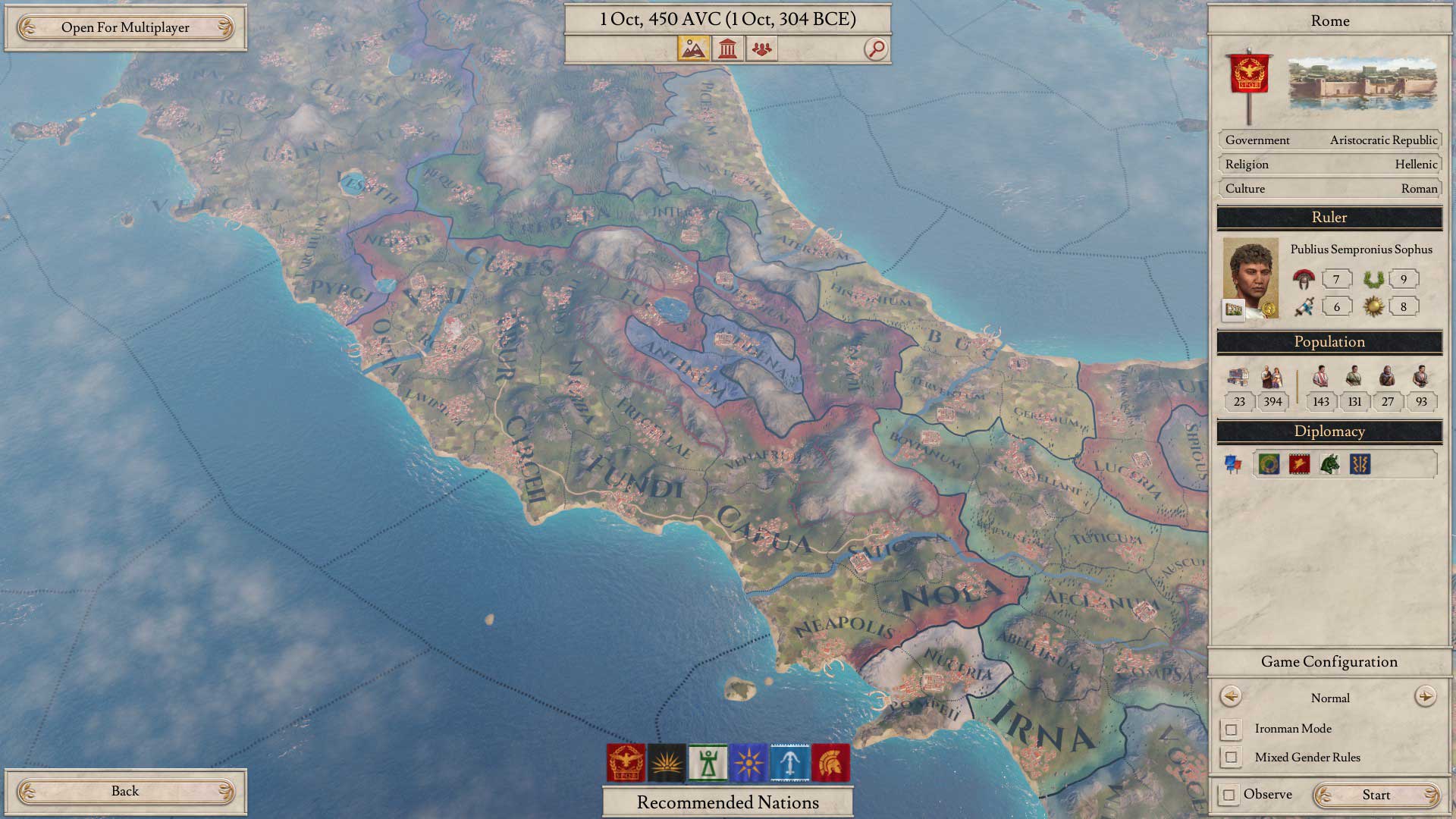
Task: Choose the red flag with golden helmet
Action: tap(830, 762)
